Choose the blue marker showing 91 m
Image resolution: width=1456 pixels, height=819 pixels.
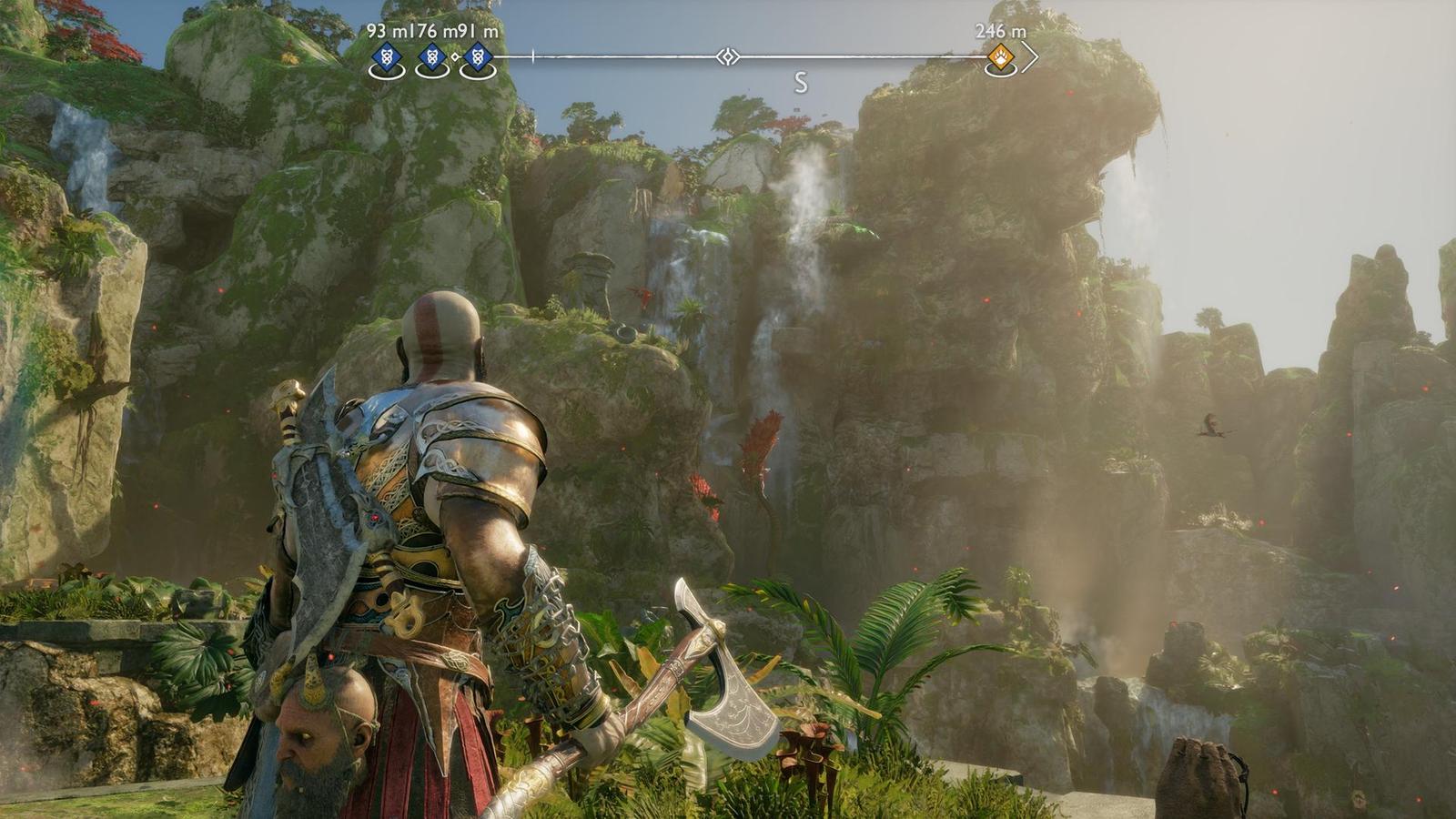point(476,58)
